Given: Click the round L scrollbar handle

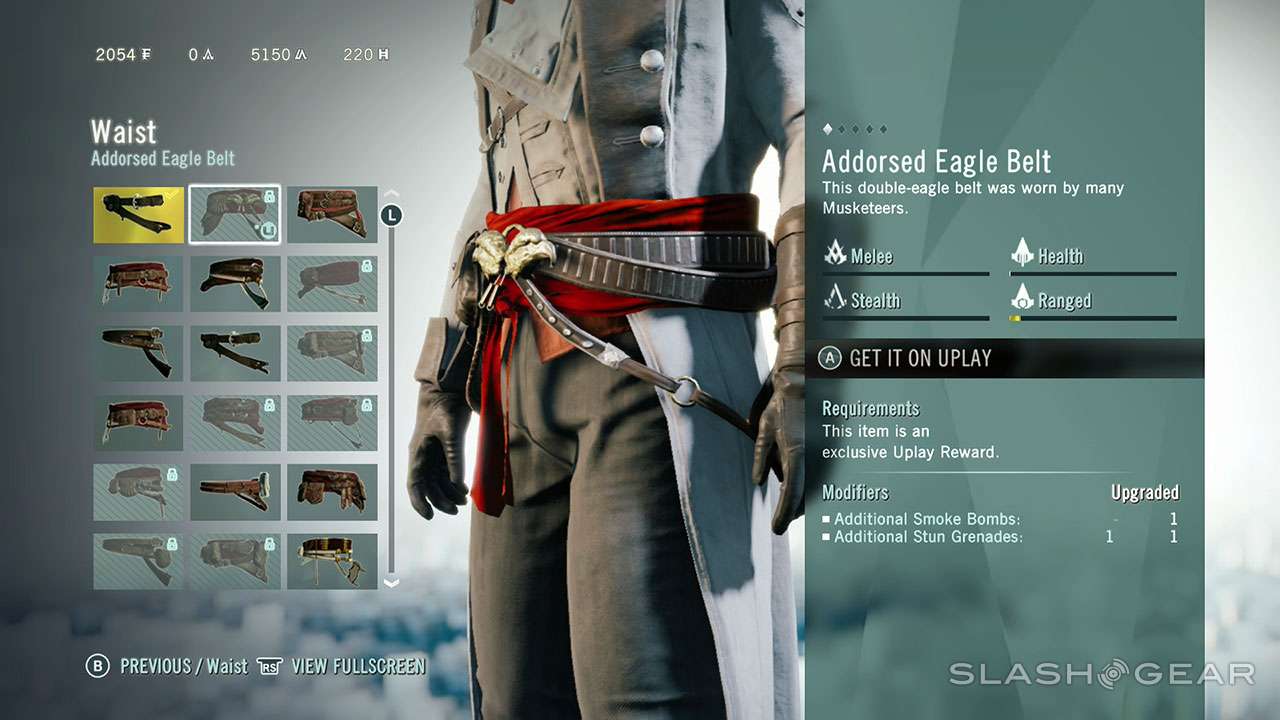Looking at the screenshot, I should (392, 214).
